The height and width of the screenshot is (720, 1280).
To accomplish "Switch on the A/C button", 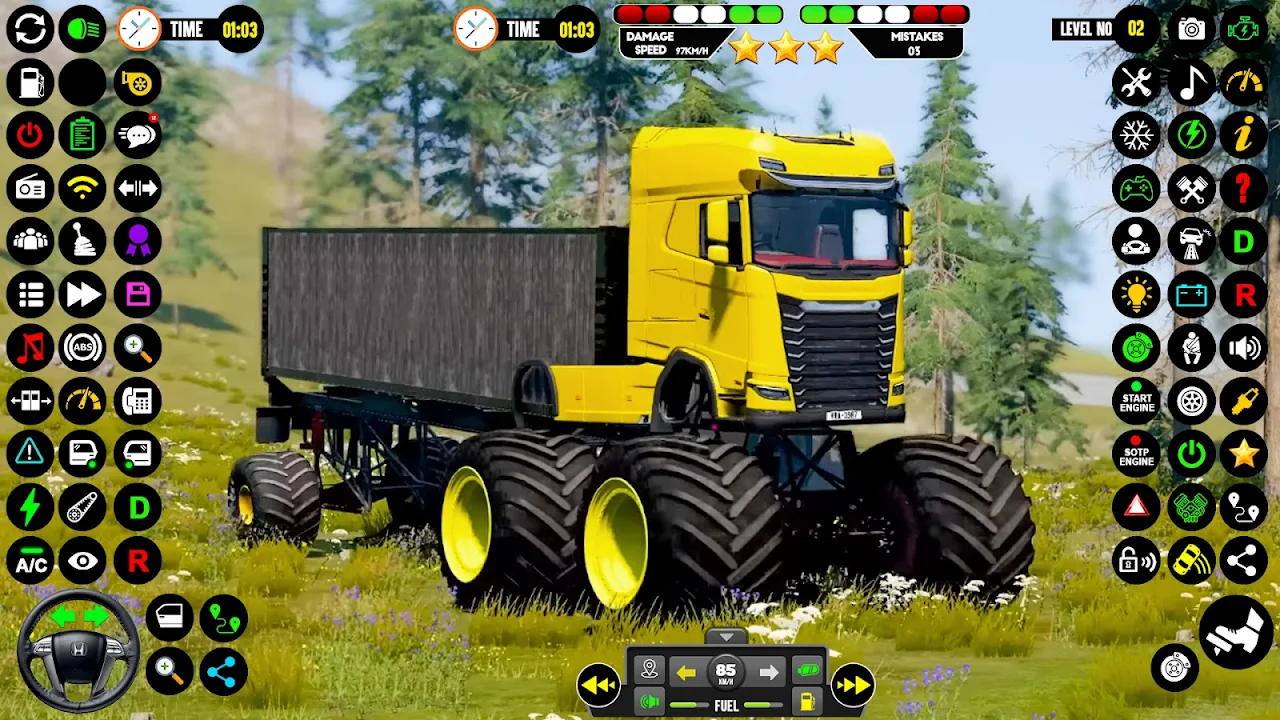I will point(30,562).
